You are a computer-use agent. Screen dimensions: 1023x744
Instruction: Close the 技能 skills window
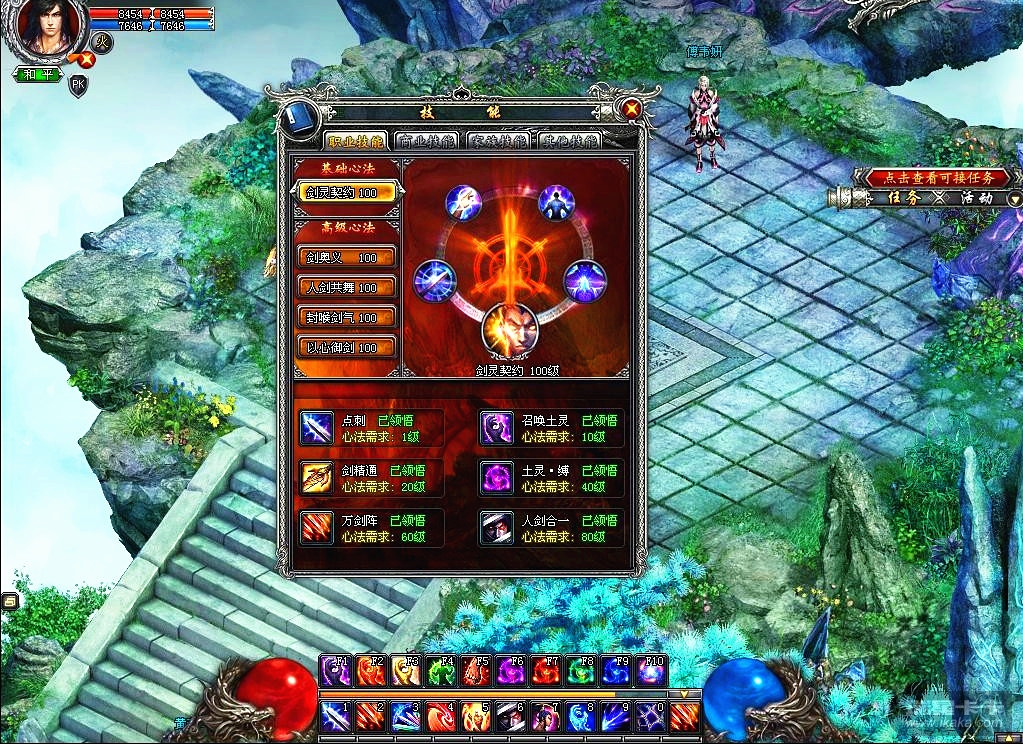pyautogui.click(x=631, y=109)
